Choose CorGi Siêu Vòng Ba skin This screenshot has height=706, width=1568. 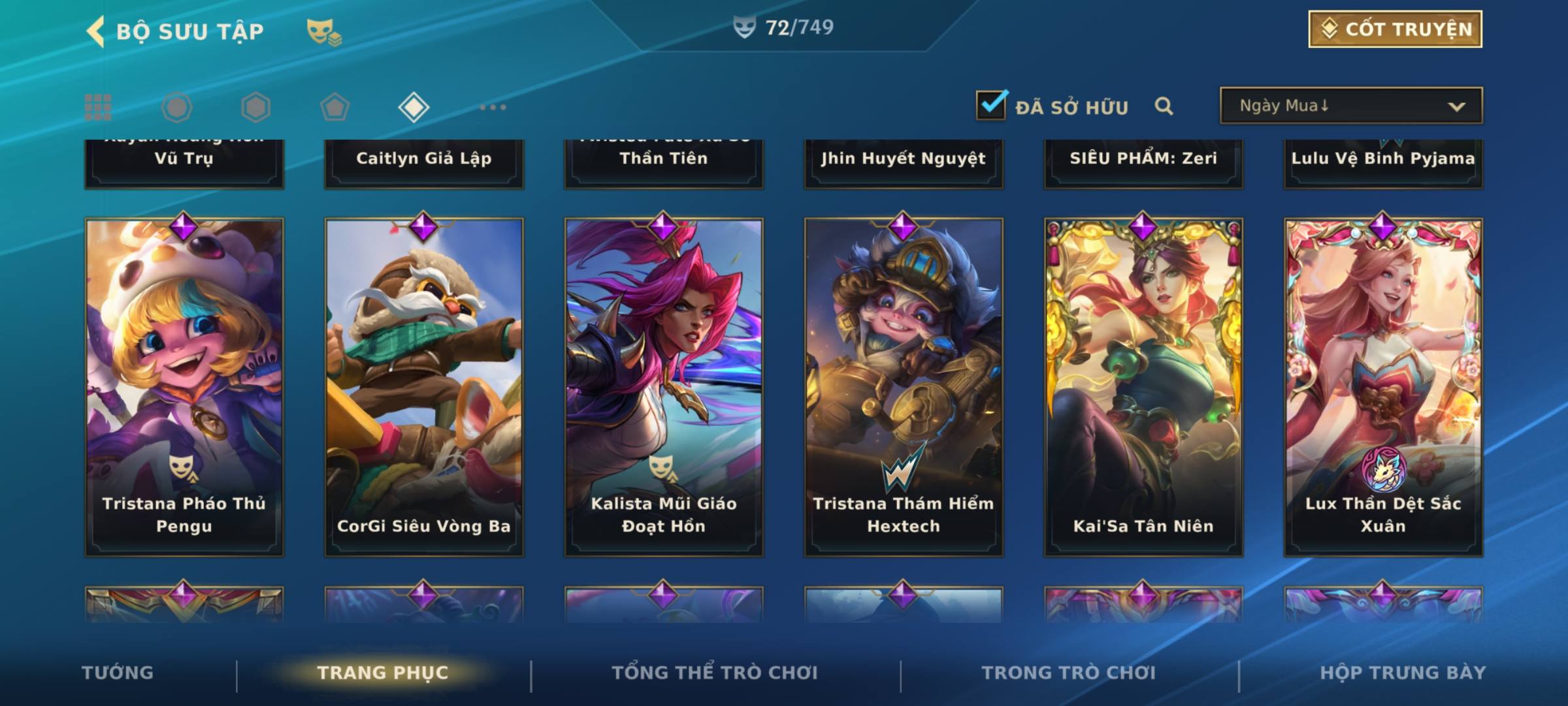pyautogui.click(x=424, y=387)
